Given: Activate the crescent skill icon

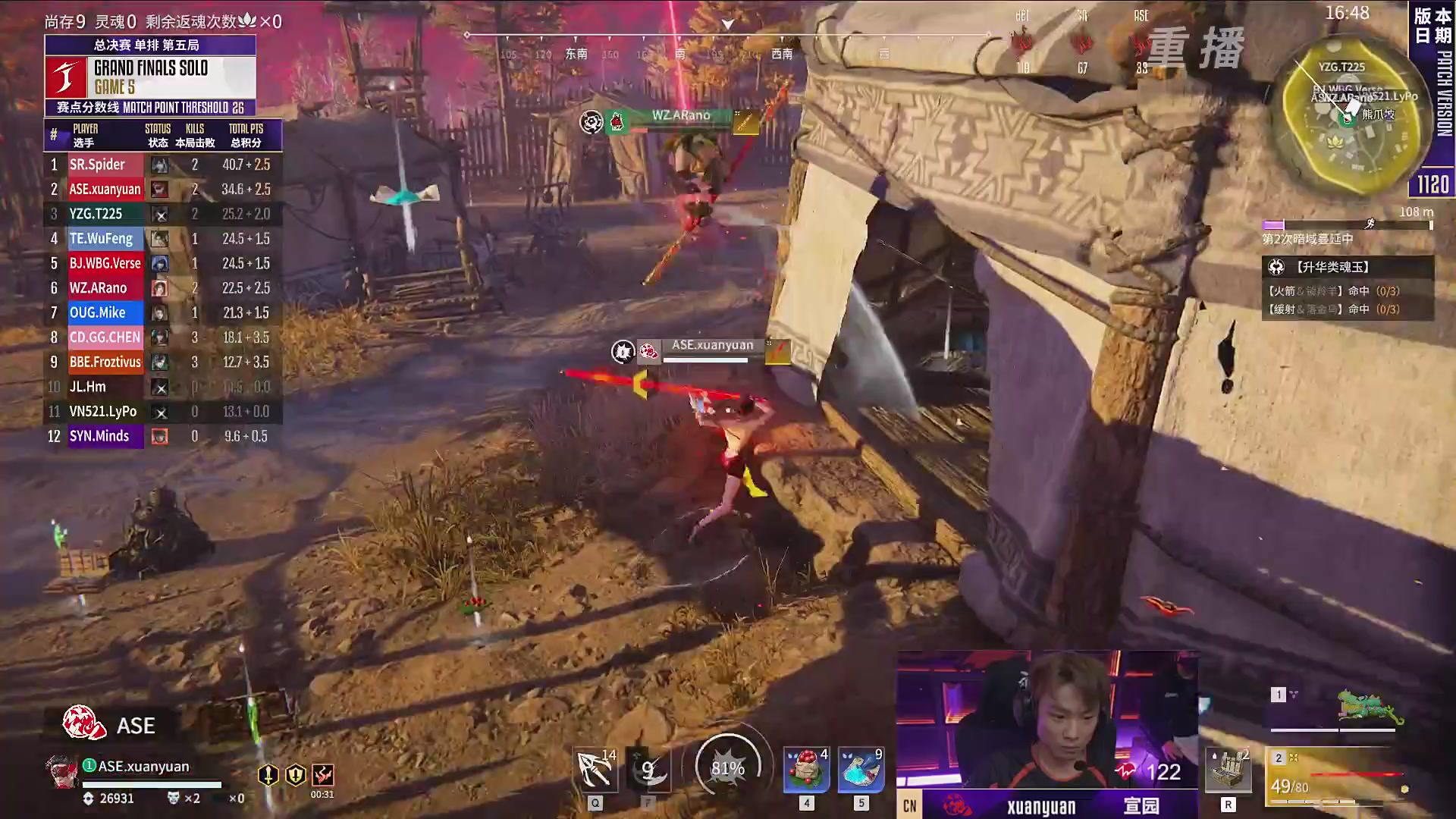Looking at the screenshot, I should pyautogui.click(x=649, y=770).
